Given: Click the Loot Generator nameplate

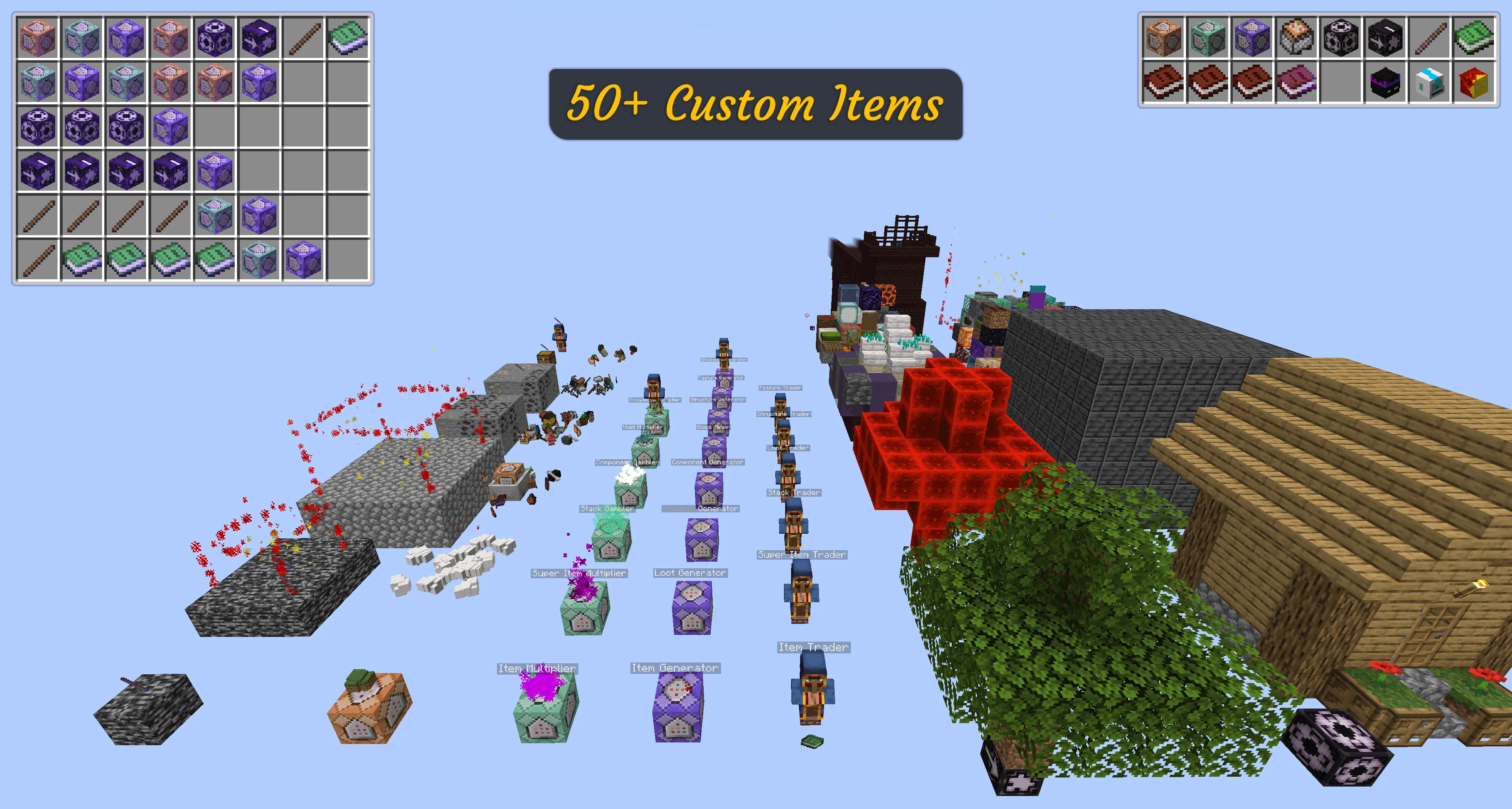Looking at the screenshot, I should pyautogui.click(x=691, y=572).
